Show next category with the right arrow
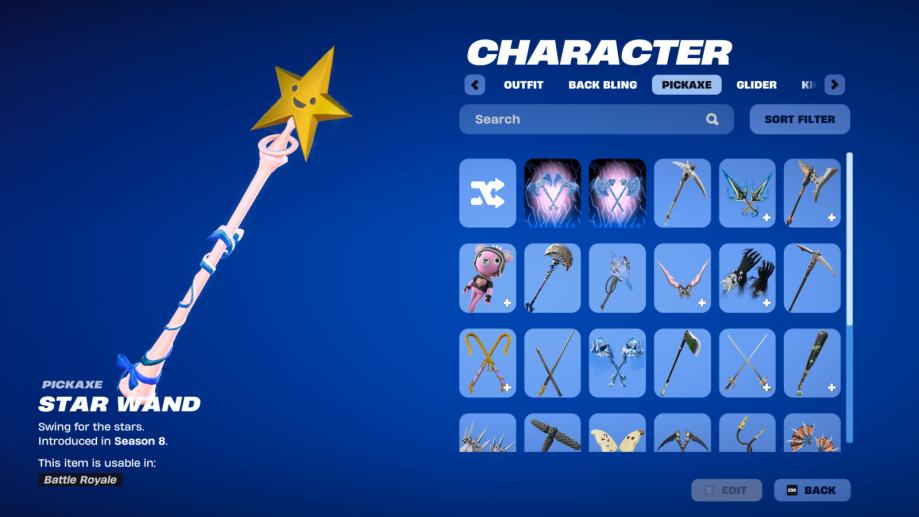The width and height of the screenshot is (919, 517). click(x=834, y=85)
